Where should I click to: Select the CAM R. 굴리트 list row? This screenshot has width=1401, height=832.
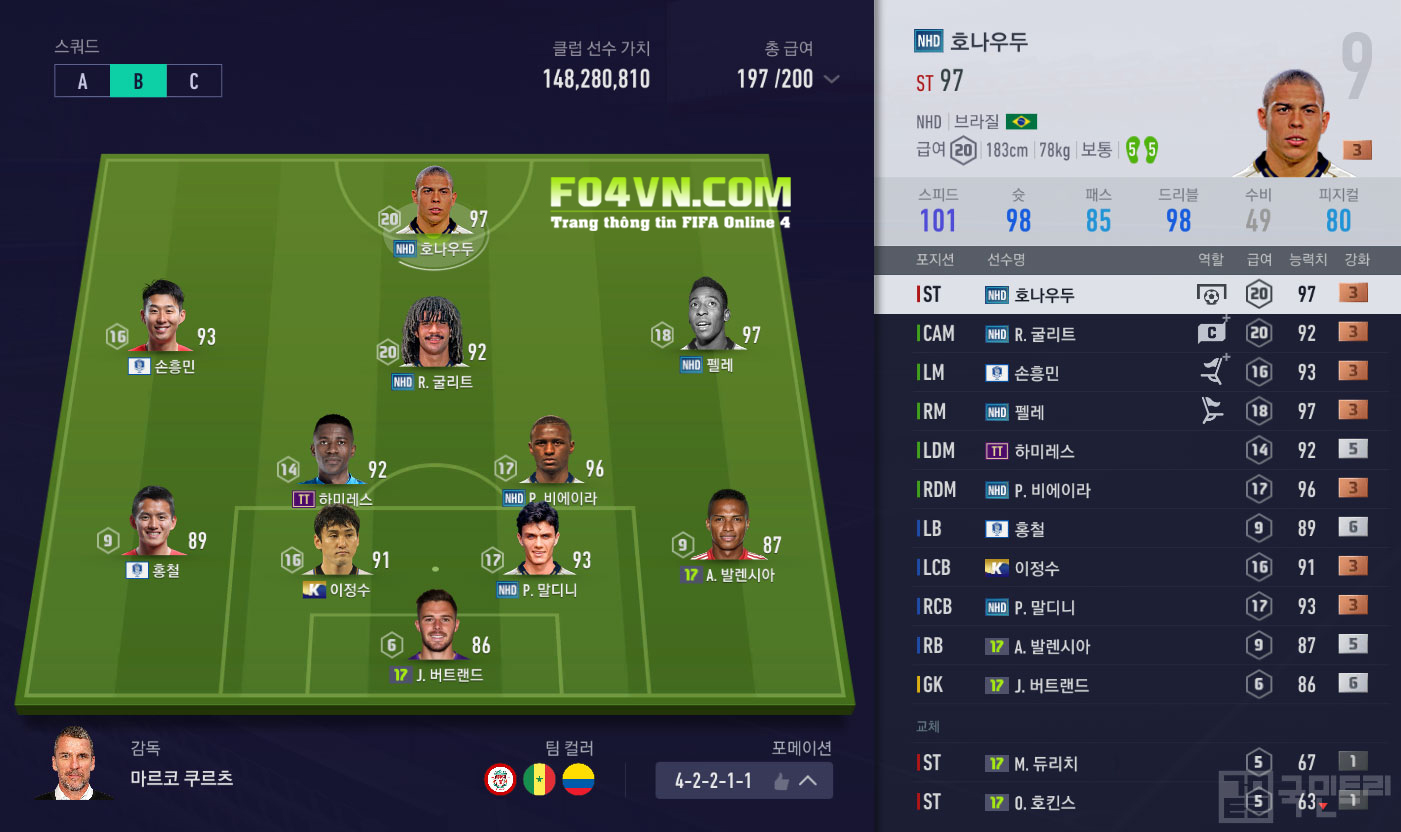coord(1137,334)
